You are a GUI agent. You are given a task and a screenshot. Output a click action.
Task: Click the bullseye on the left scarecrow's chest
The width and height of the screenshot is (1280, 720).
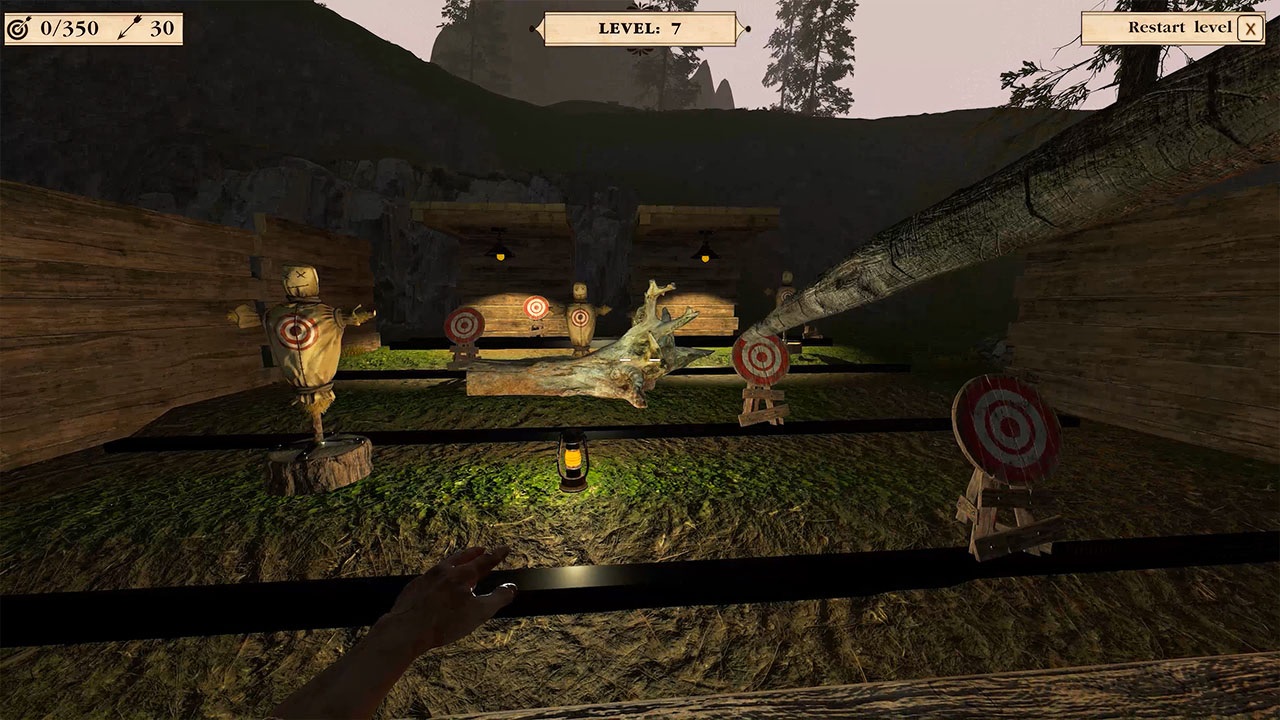297,330
